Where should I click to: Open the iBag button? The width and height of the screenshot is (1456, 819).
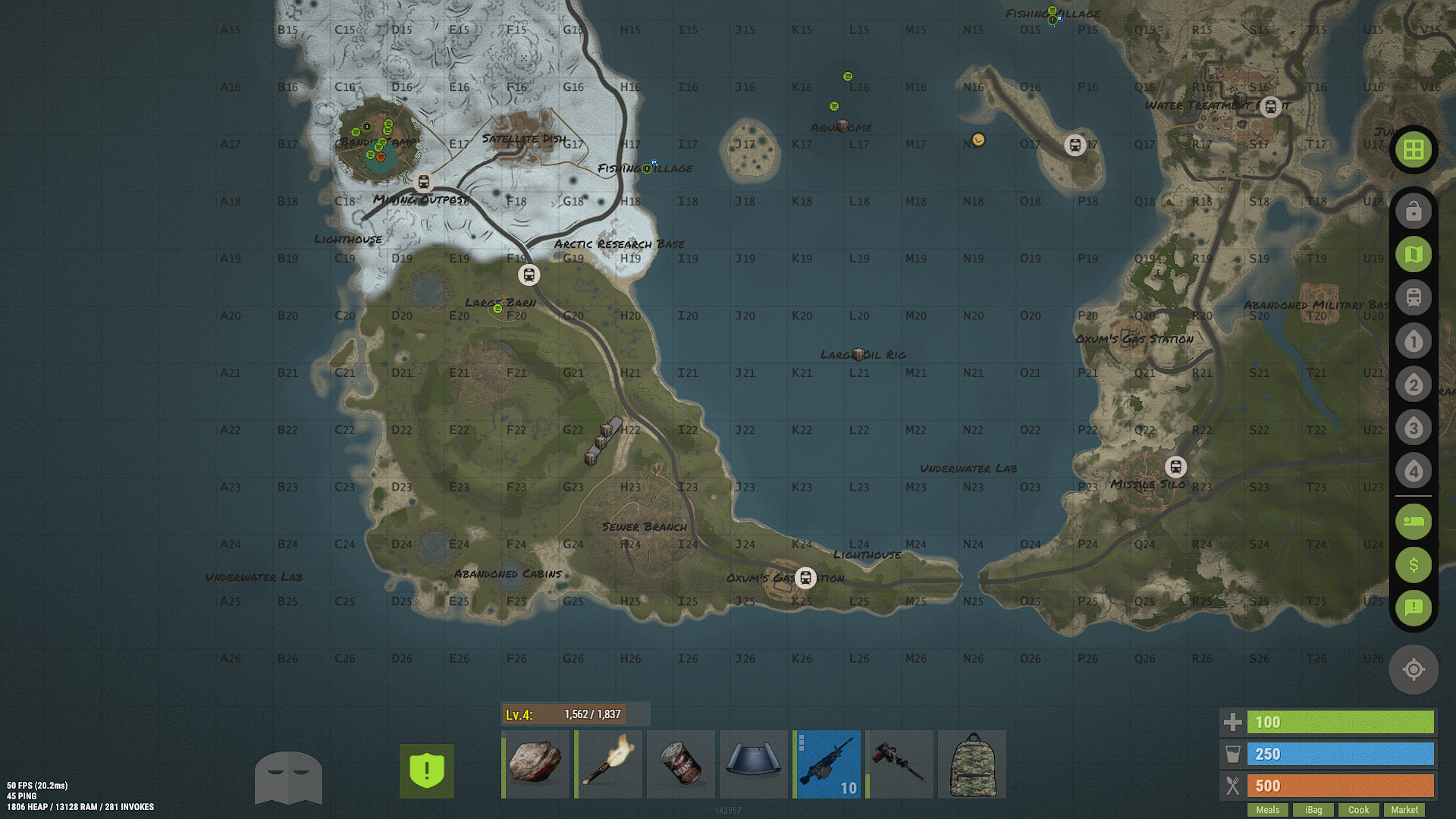1313,809
